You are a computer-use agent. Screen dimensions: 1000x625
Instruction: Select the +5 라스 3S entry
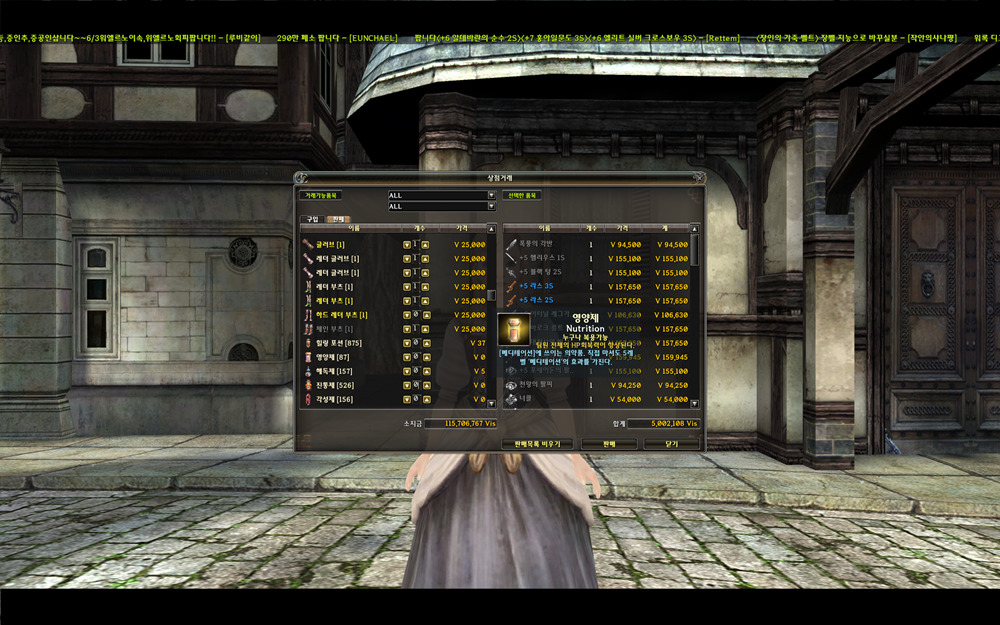[537, 286]
